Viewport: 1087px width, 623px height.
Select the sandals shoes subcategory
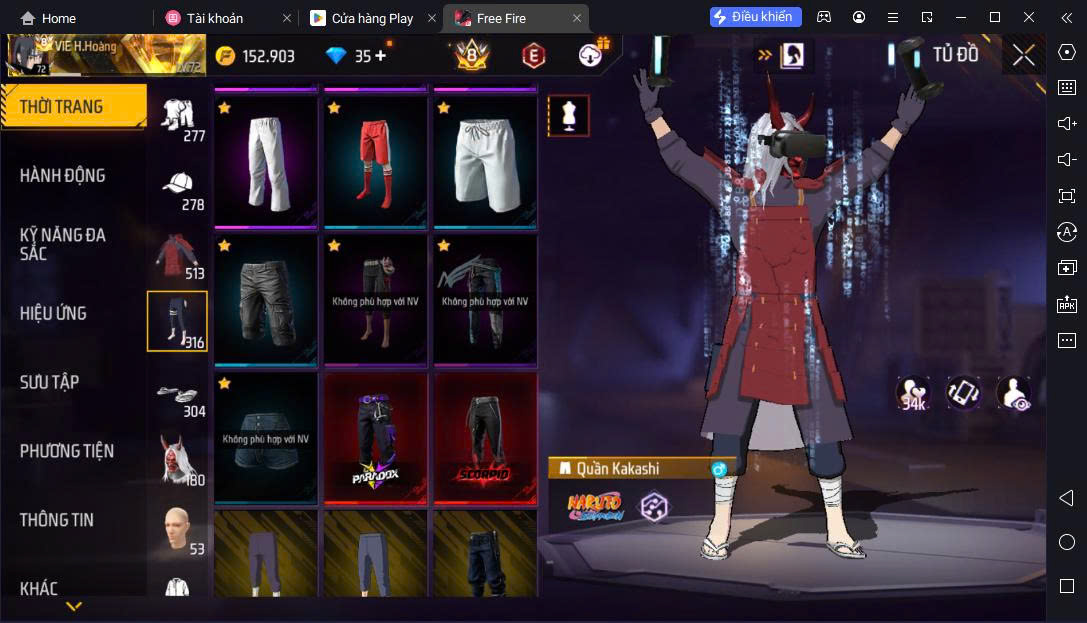(x=179, y=395)
